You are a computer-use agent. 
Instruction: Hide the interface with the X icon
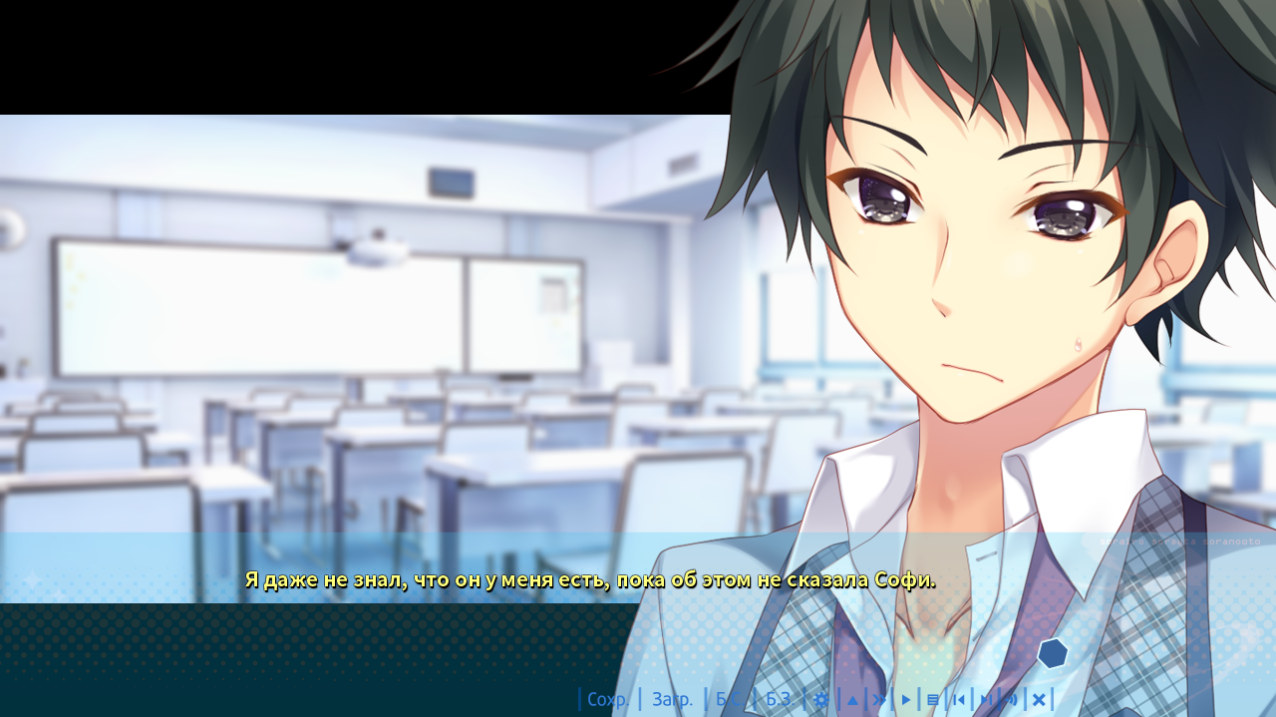coord(1039,699)
